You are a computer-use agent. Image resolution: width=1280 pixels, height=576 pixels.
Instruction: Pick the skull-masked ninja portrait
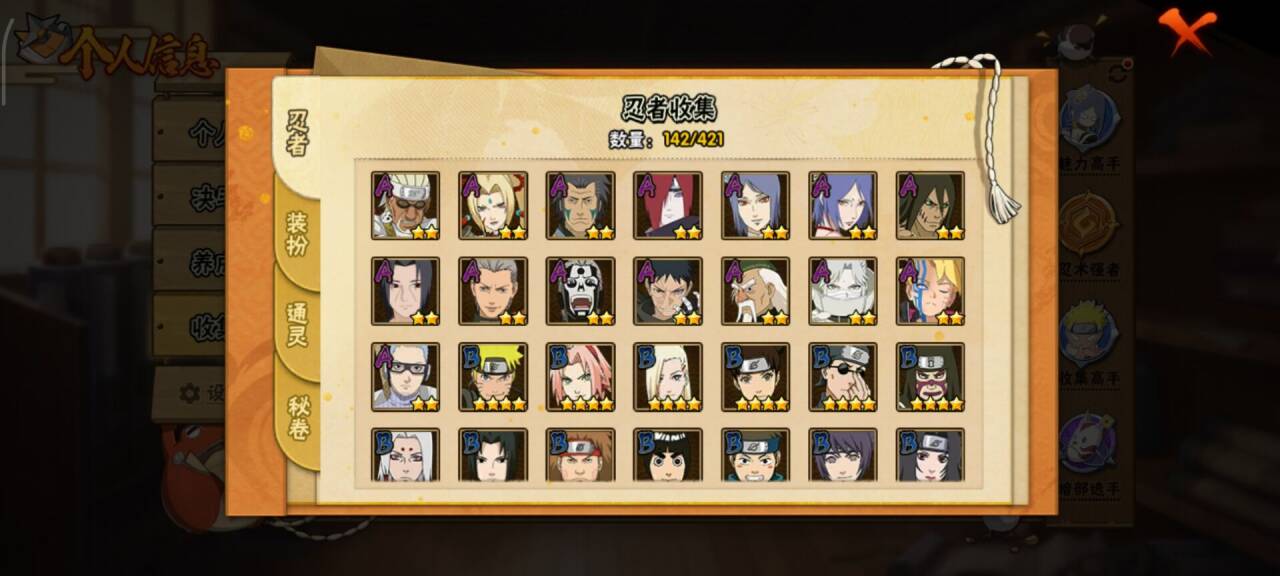click(x=580, y=291)
